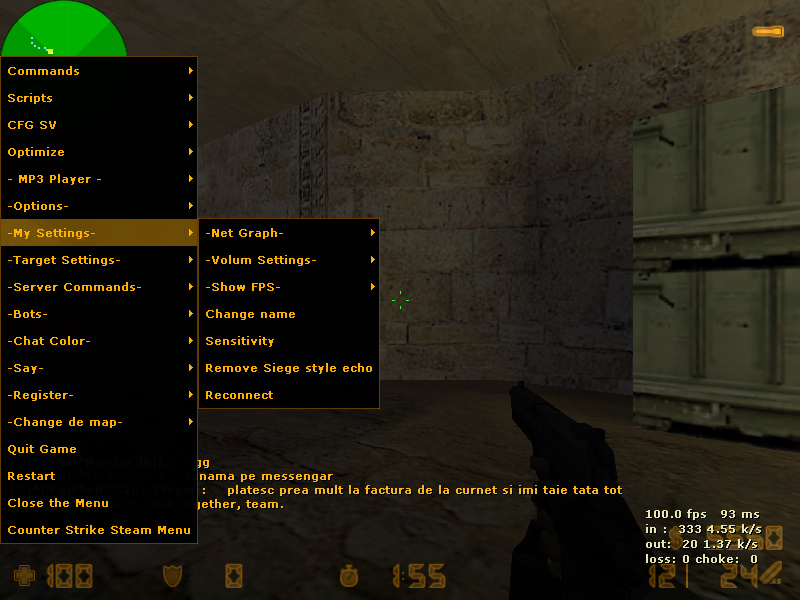Open the CFG SV submenu
Image resolution: width=800 pixels, height=600 pixels.
coord(99,125)
